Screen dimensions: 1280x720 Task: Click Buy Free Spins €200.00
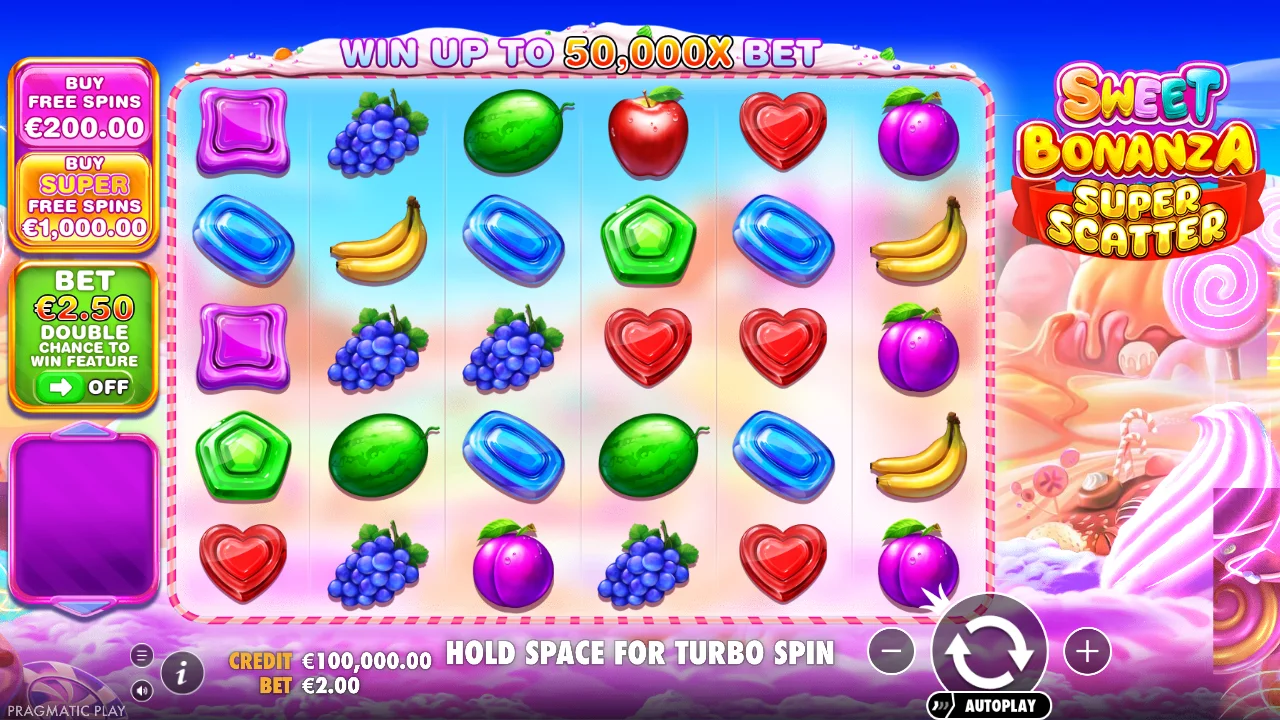pyautogui.click(x=84, y=106)
